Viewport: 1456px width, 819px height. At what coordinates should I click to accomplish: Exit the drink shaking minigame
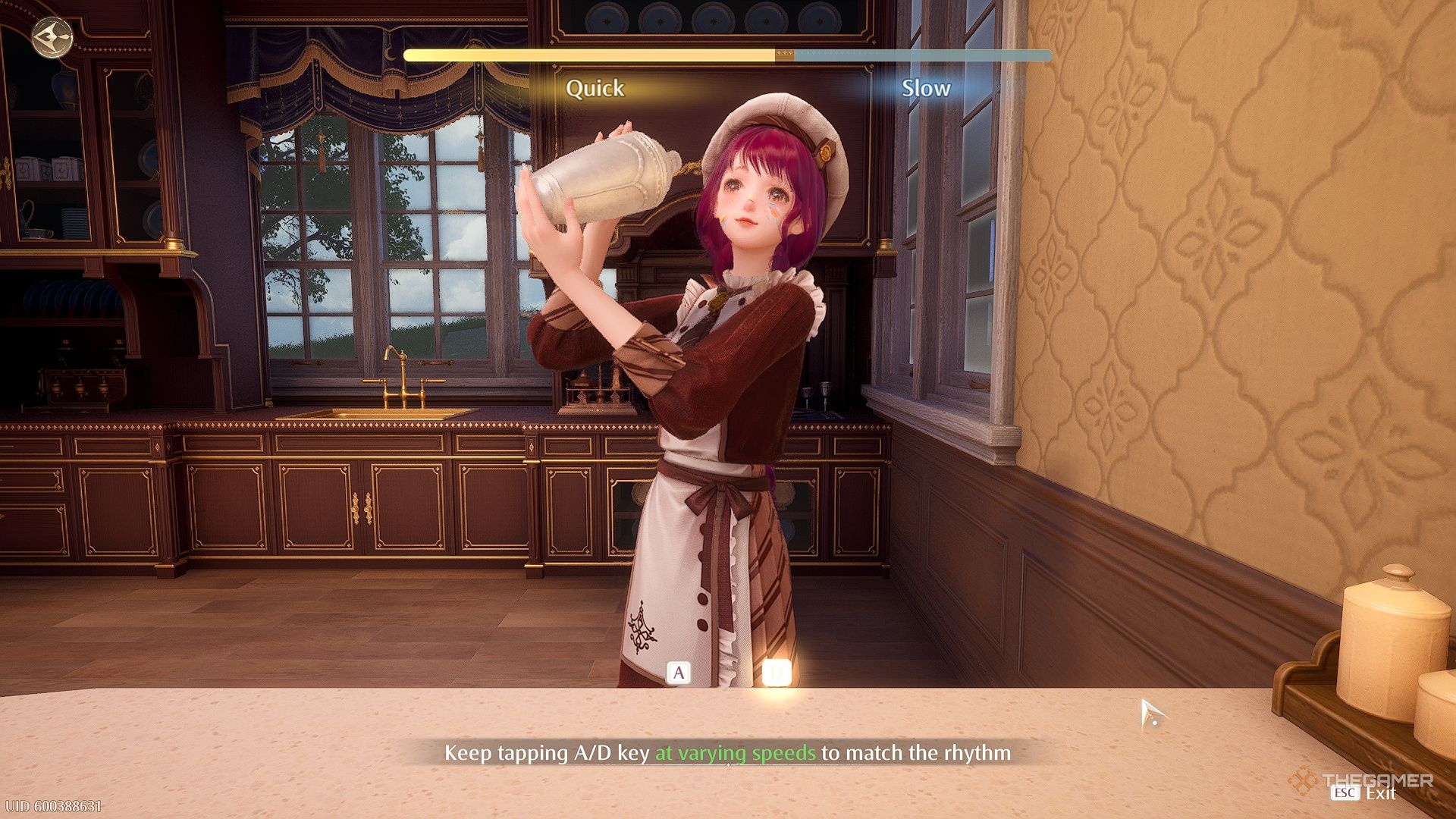coord(1363,793)
